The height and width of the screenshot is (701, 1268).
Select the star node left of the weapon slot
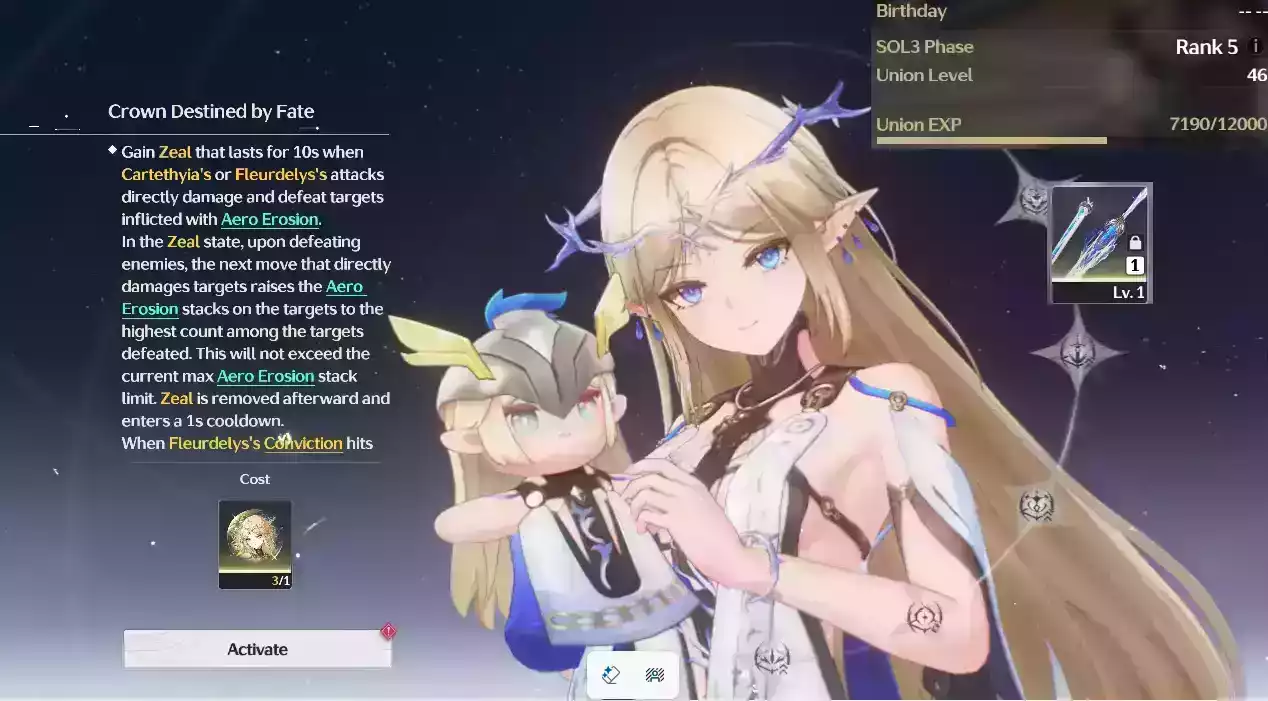coord(1033,199)
